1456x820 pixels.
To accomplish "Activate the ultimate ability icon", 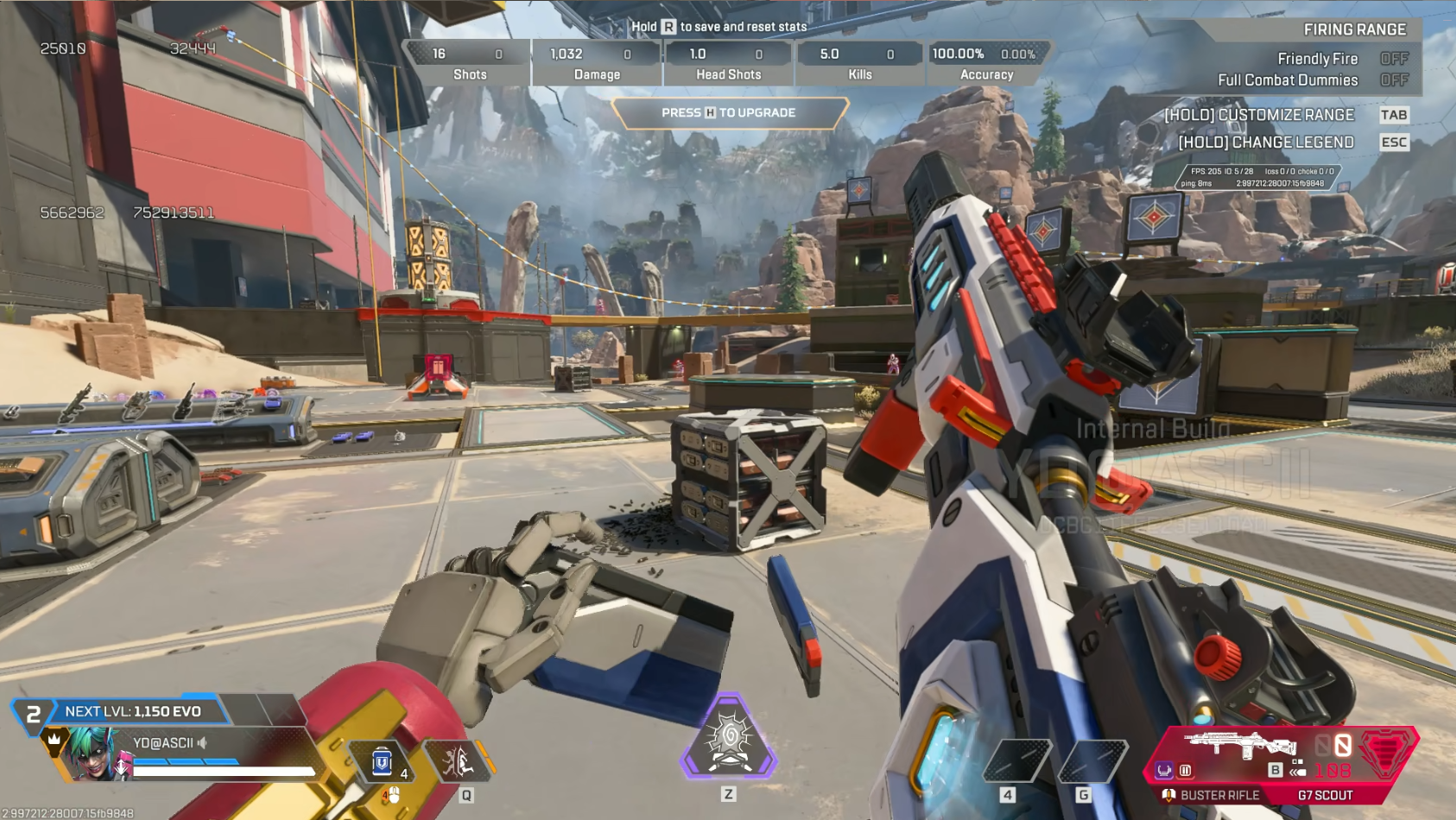I will [729, 739].
